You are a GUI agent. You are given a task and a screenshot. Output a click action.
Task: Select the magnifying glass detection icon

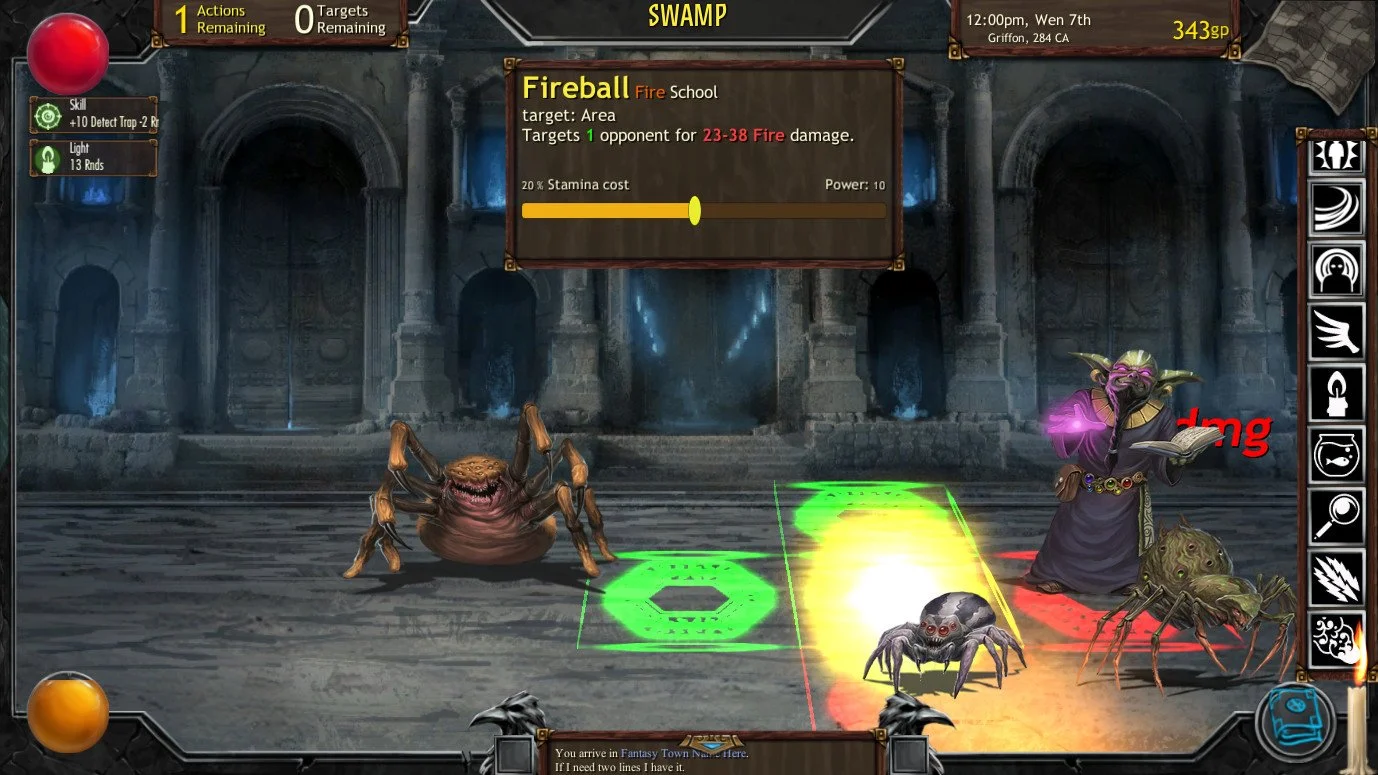point(1337,517)
